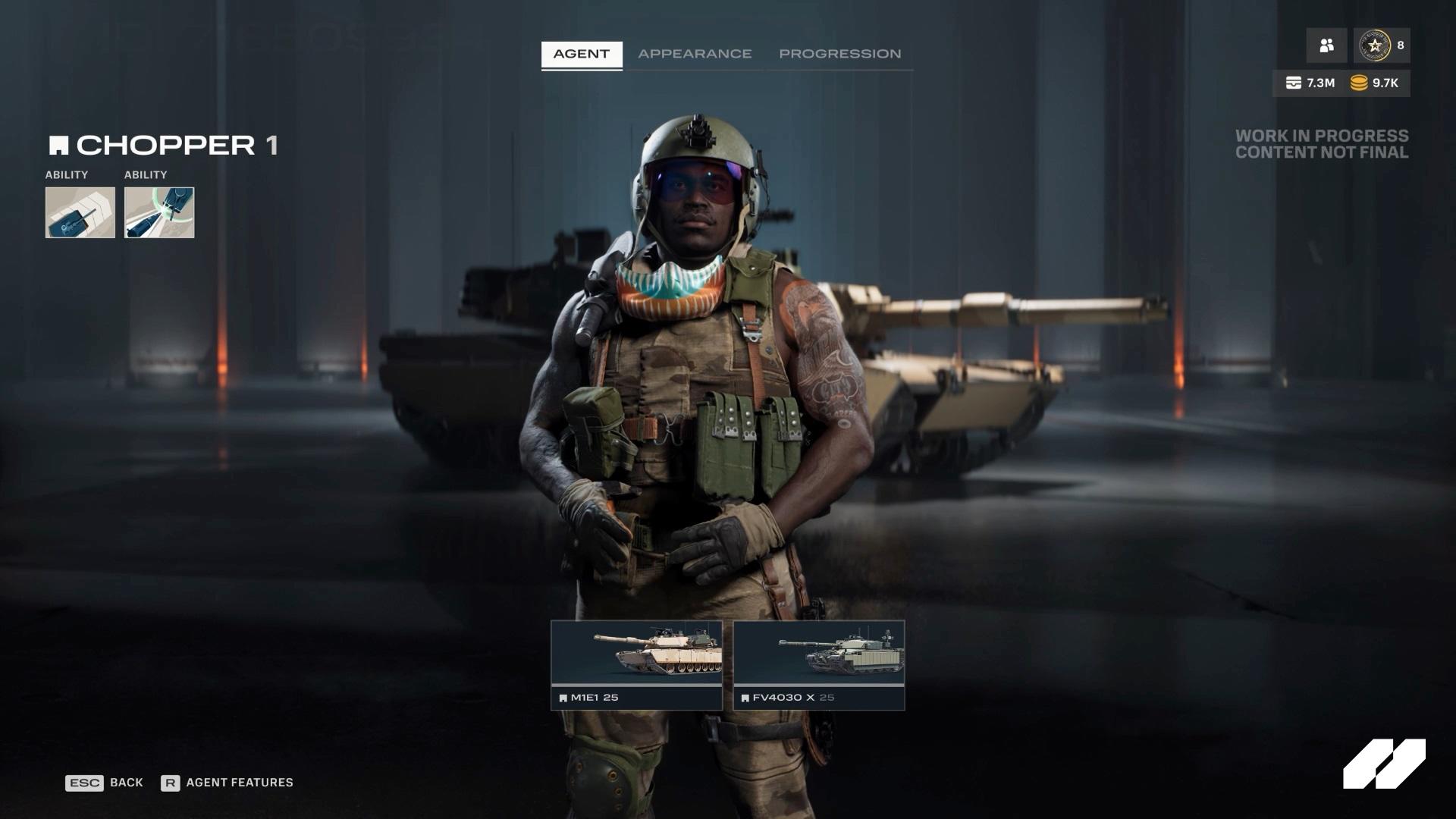Viewport: 1456px width, 819px height.
Task: Open the Appearance tab
Action: pyautogui.click(x=695, y=54)
